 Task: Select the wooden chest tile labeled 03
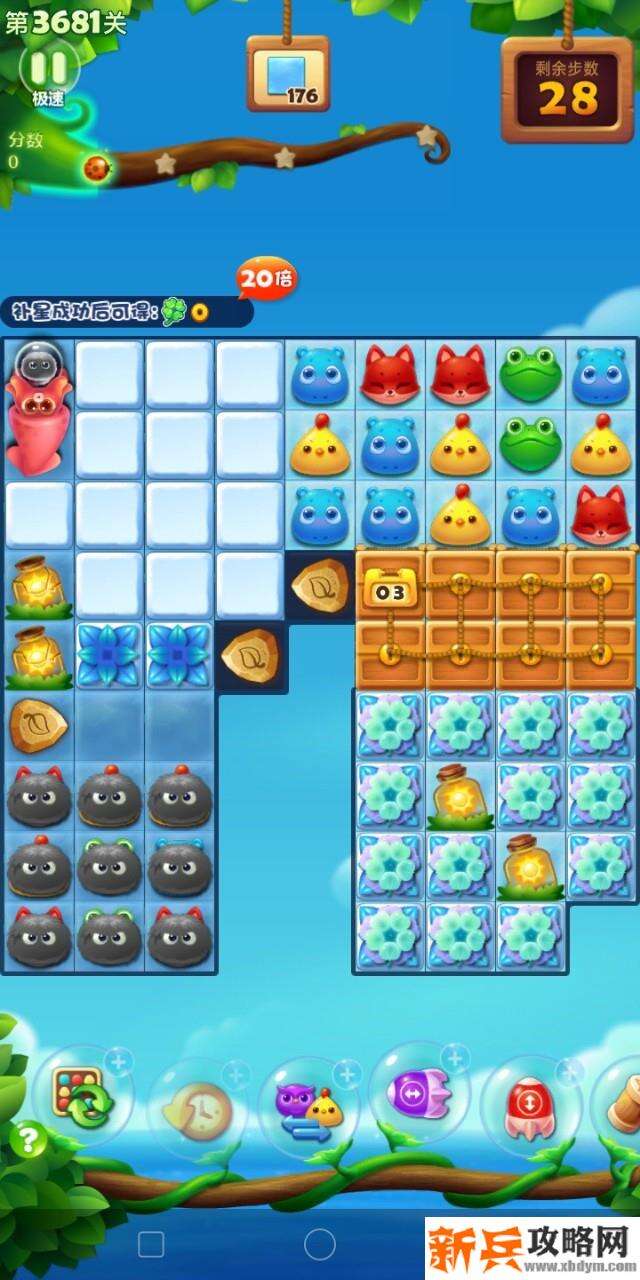[x=390, y=586]
